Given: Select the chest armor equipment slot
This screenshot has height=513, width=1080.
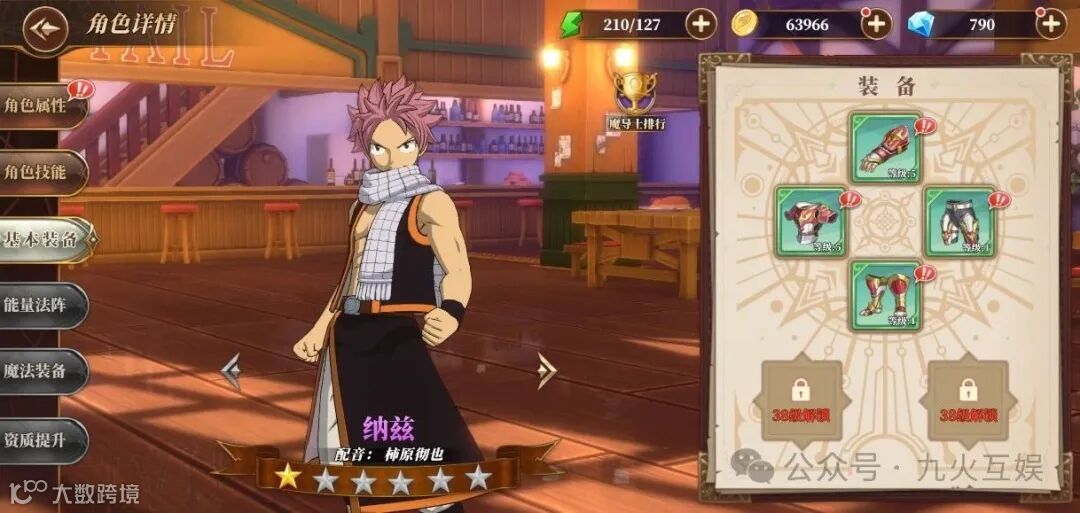Looking at the screenshot, I should point(811,221).
